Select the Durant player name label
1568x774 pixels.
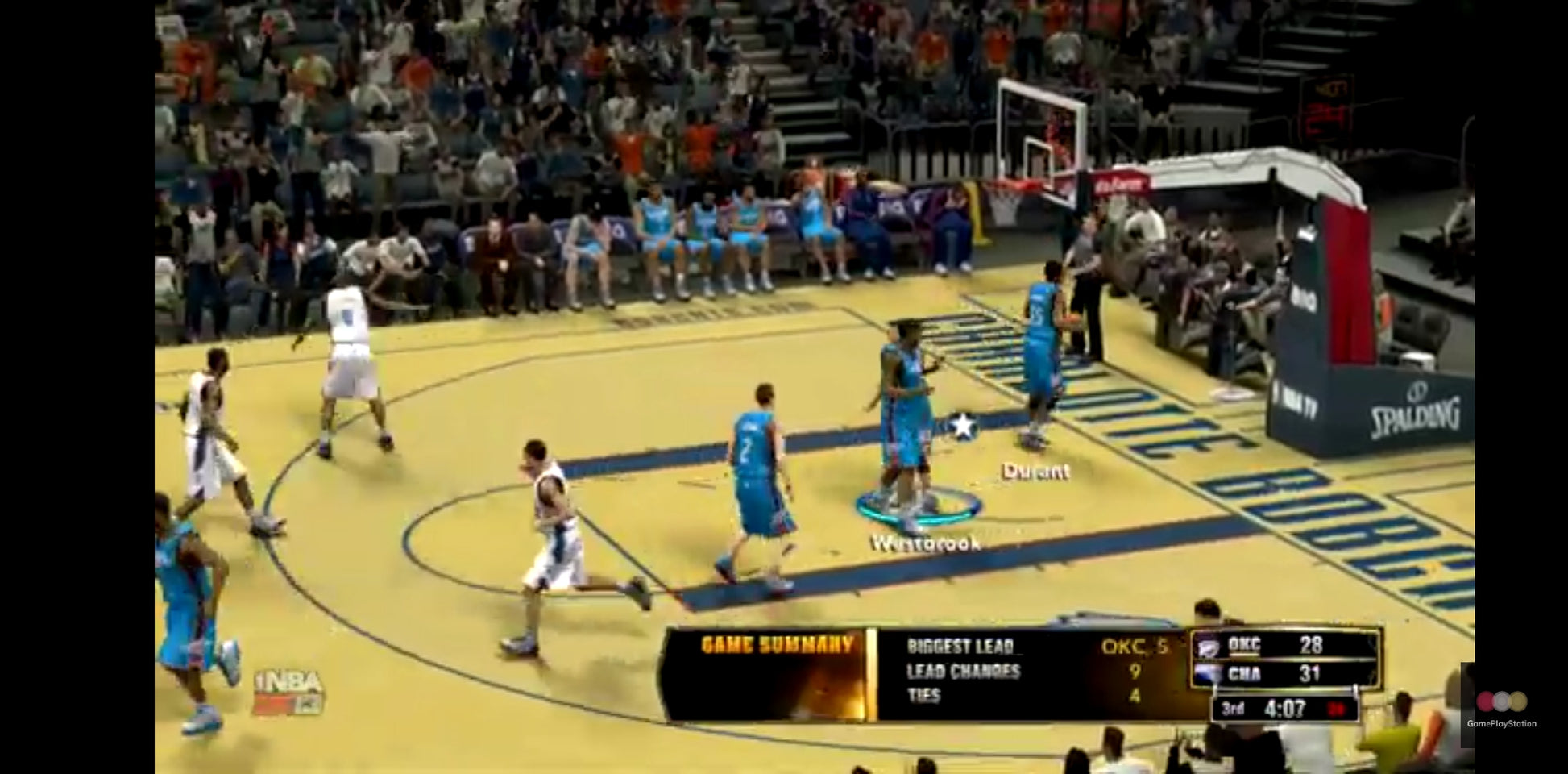pos(1035,471)
